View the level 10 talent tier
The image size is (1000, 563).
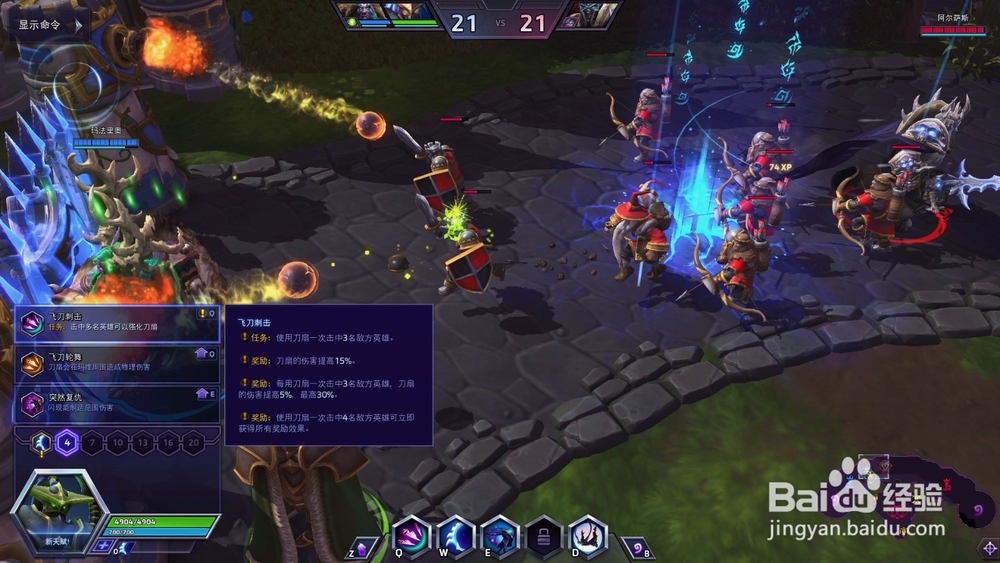click(118, 443)
